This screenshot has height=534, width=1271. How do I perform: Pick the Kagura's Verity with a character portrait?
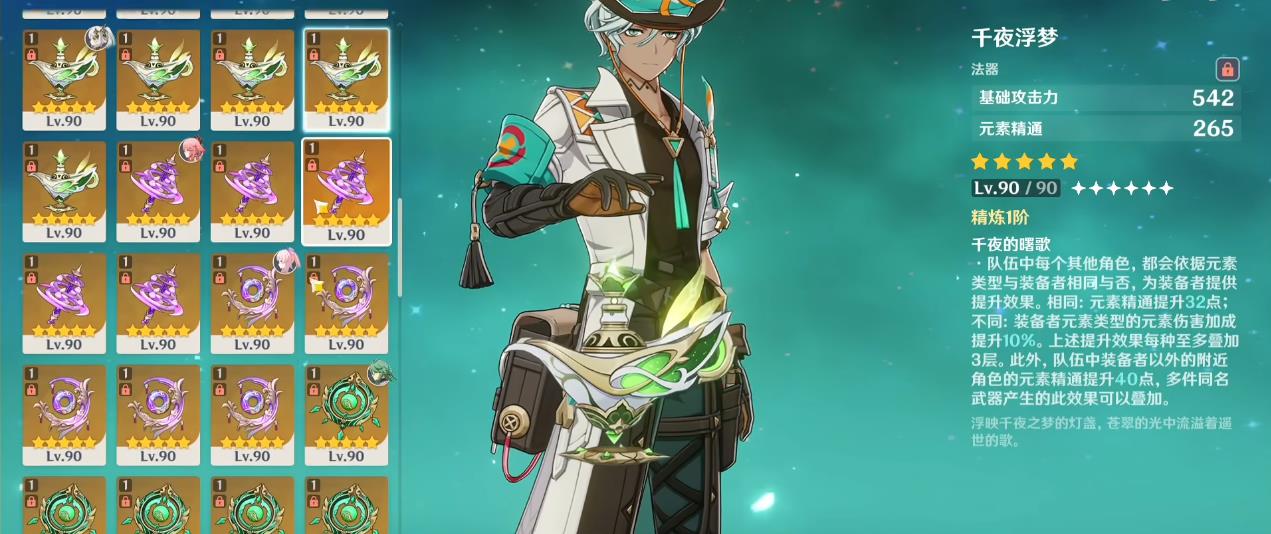(x=158, y=191)
